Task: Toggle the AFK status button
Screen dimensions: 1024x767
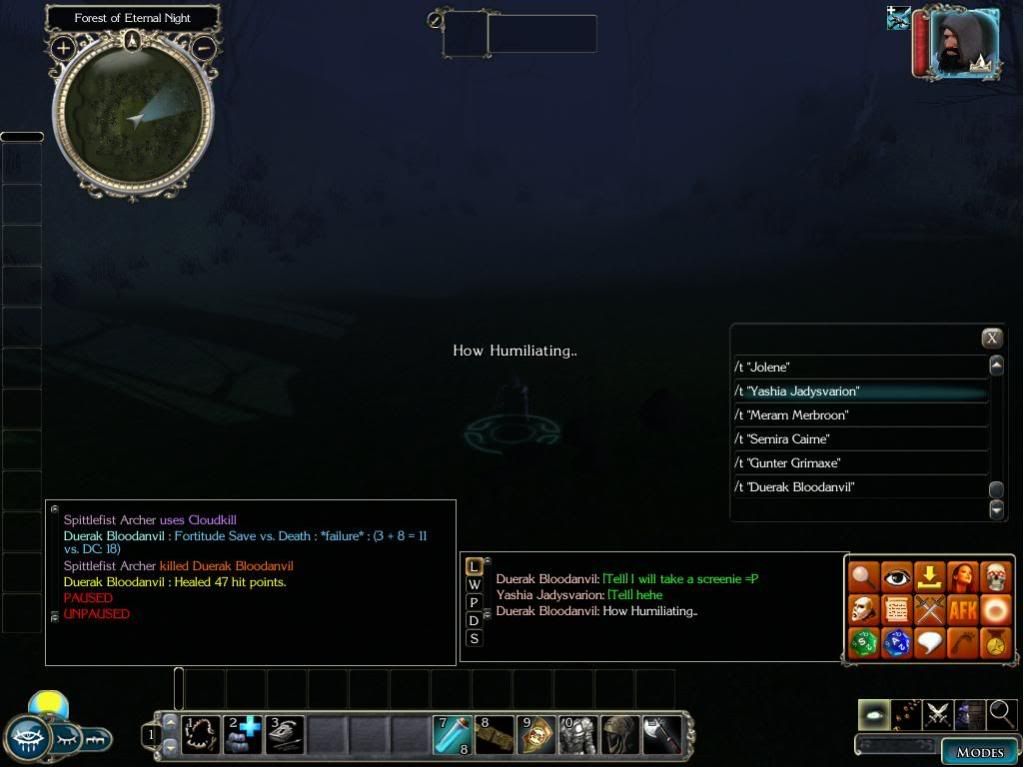Action: click(962, 609)
